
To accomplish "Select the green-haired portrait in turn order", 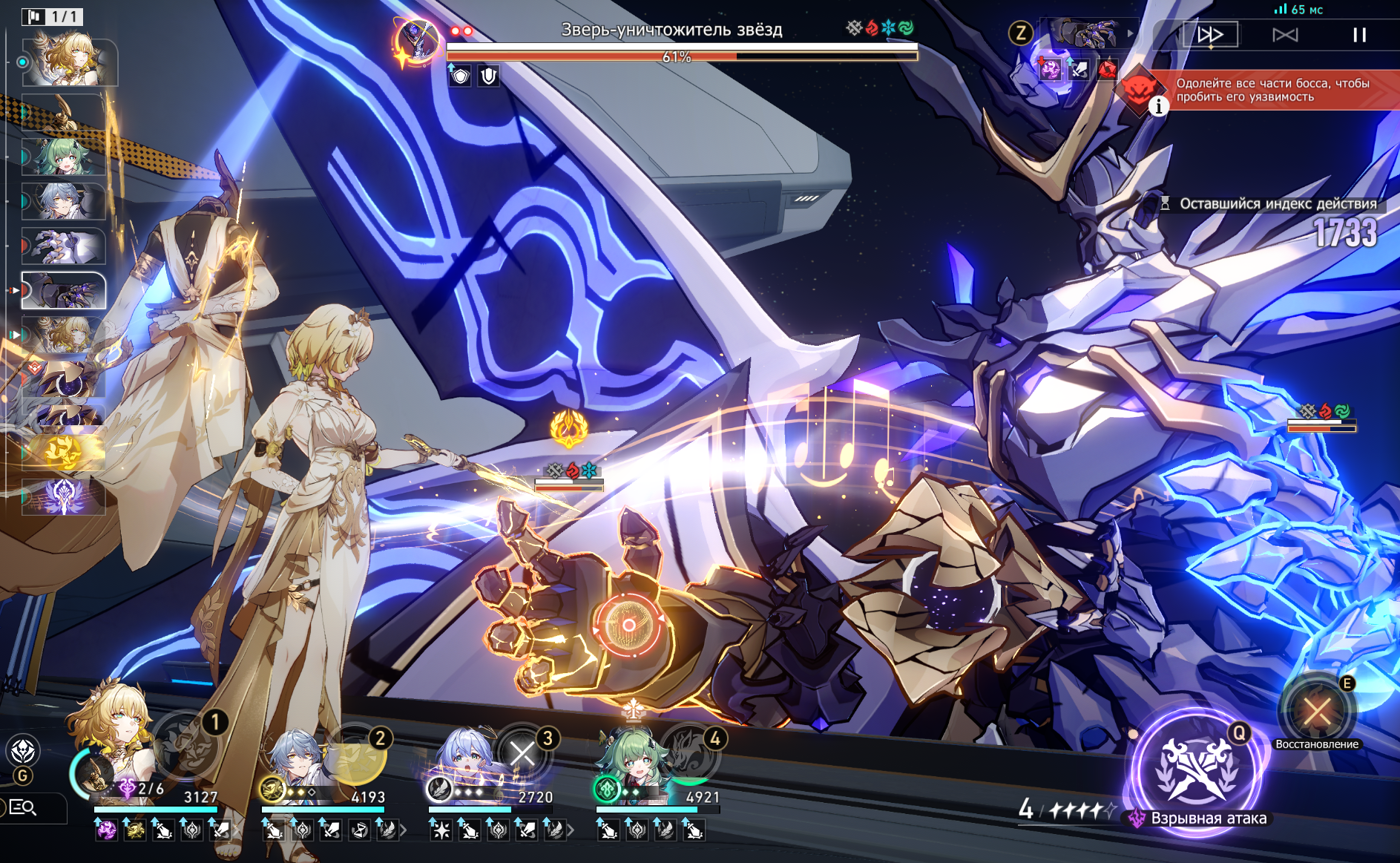I will click(x=63, y=157).
